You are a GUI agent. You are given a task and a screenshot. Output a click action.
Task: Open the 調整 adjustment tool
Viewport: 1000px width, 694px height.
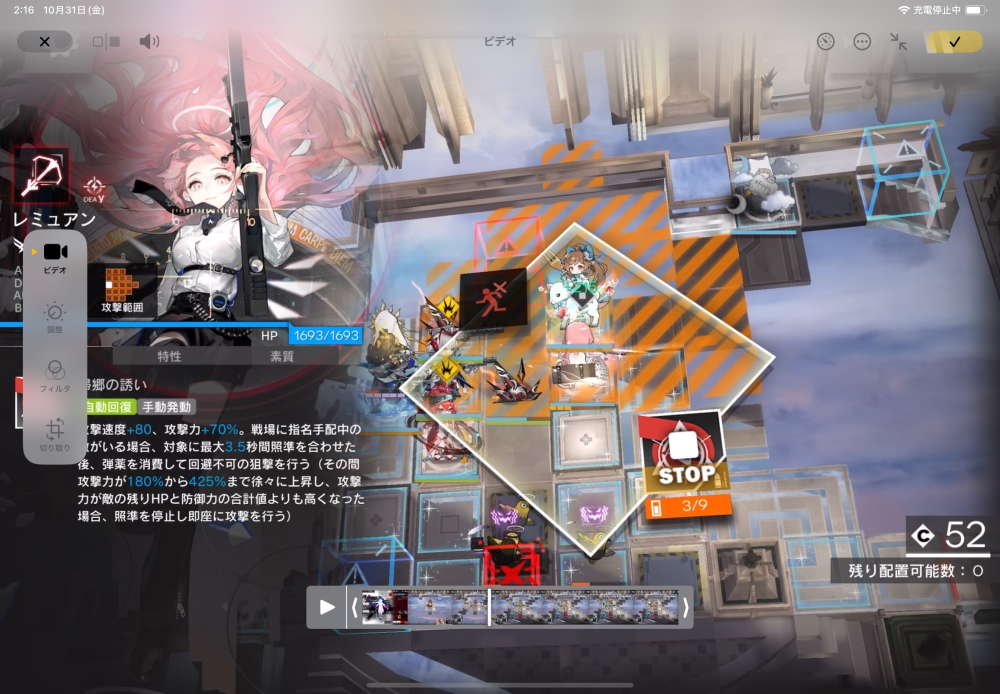tap(55, 316)
